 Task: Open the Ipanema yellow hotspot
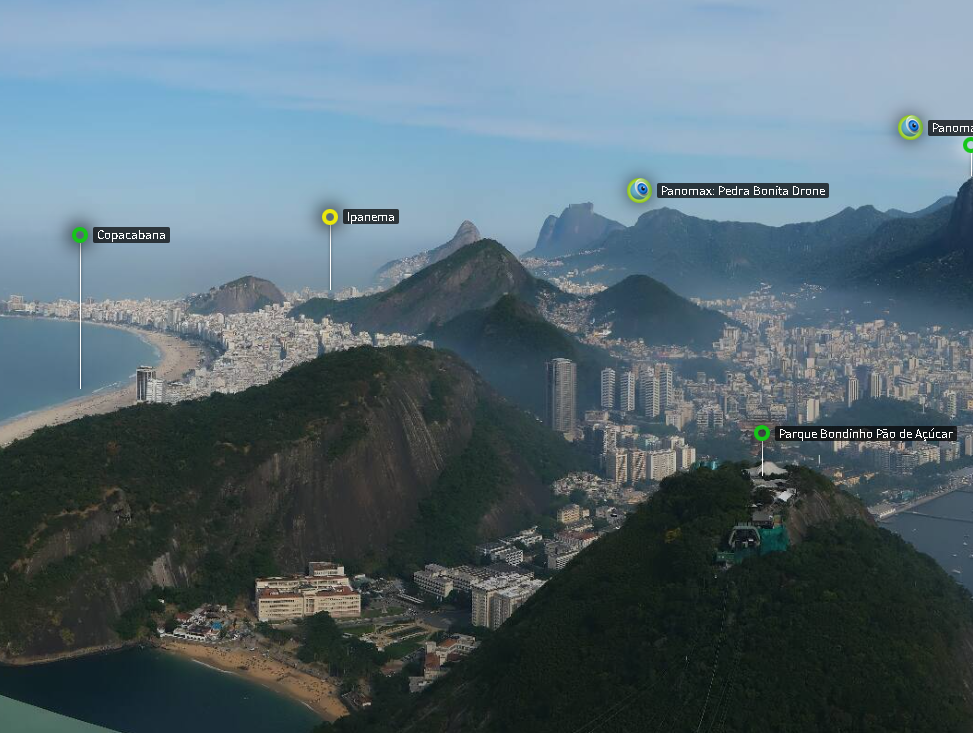pos(330,217)
